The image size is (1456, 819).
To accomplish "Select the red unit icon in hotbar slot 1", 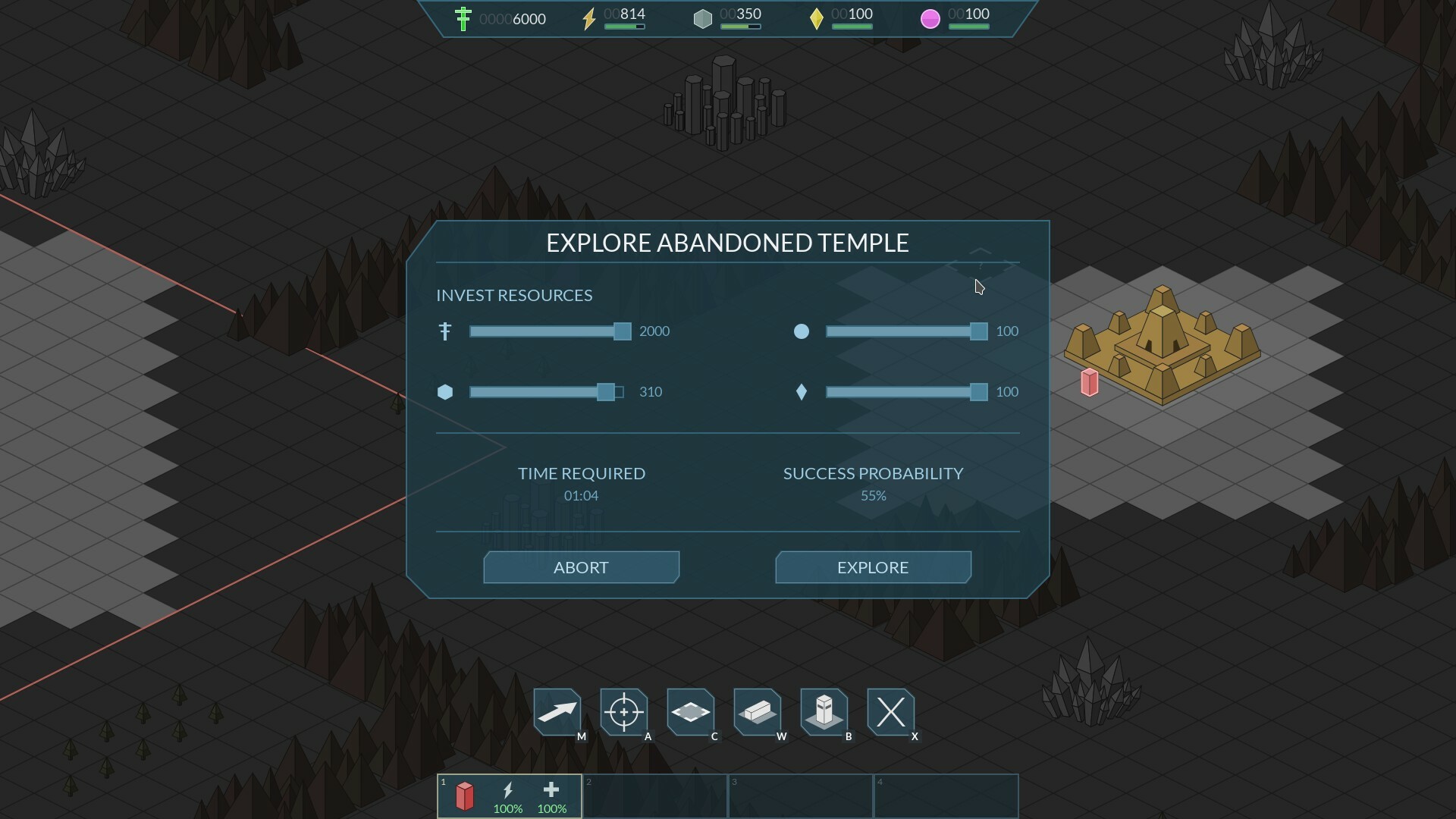I will [x=465, y=796].
